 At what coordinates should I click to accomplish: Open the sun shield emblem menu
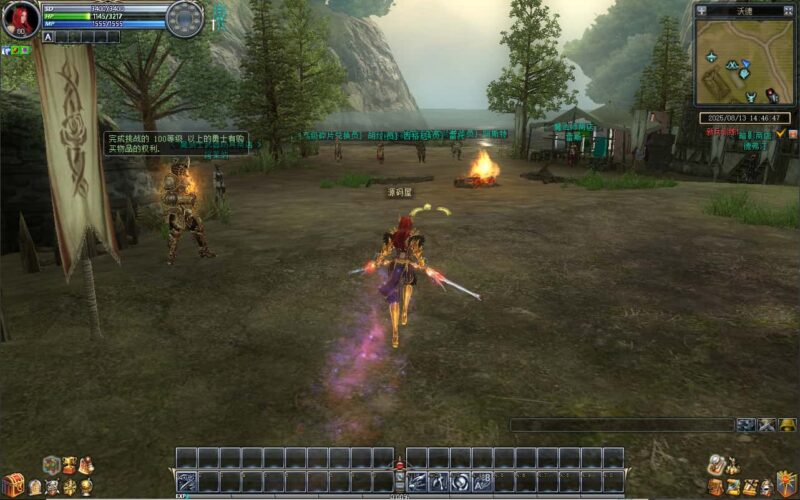click(x=786, y=484)
